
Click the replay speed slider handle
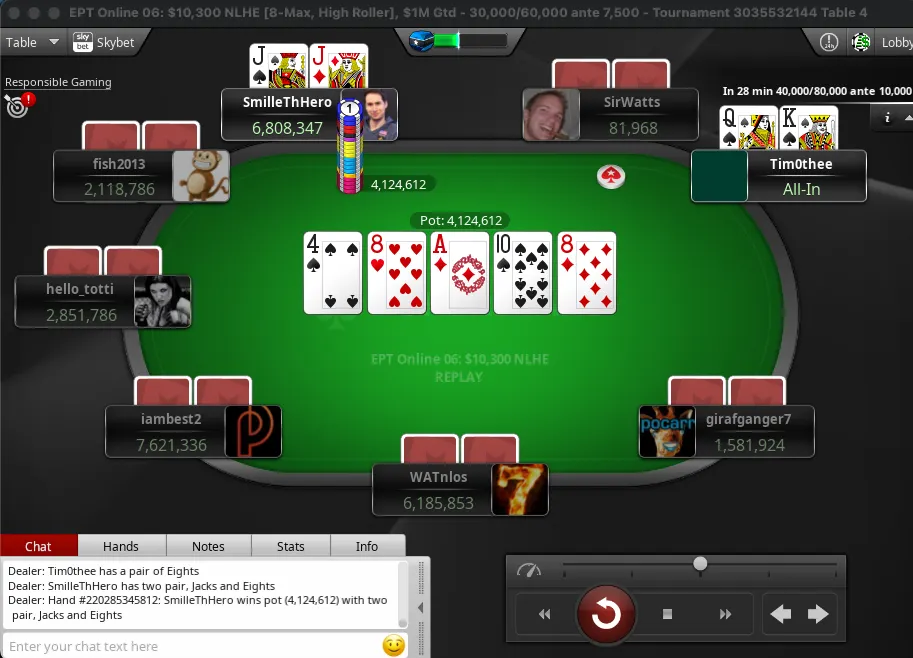(700, 564)
